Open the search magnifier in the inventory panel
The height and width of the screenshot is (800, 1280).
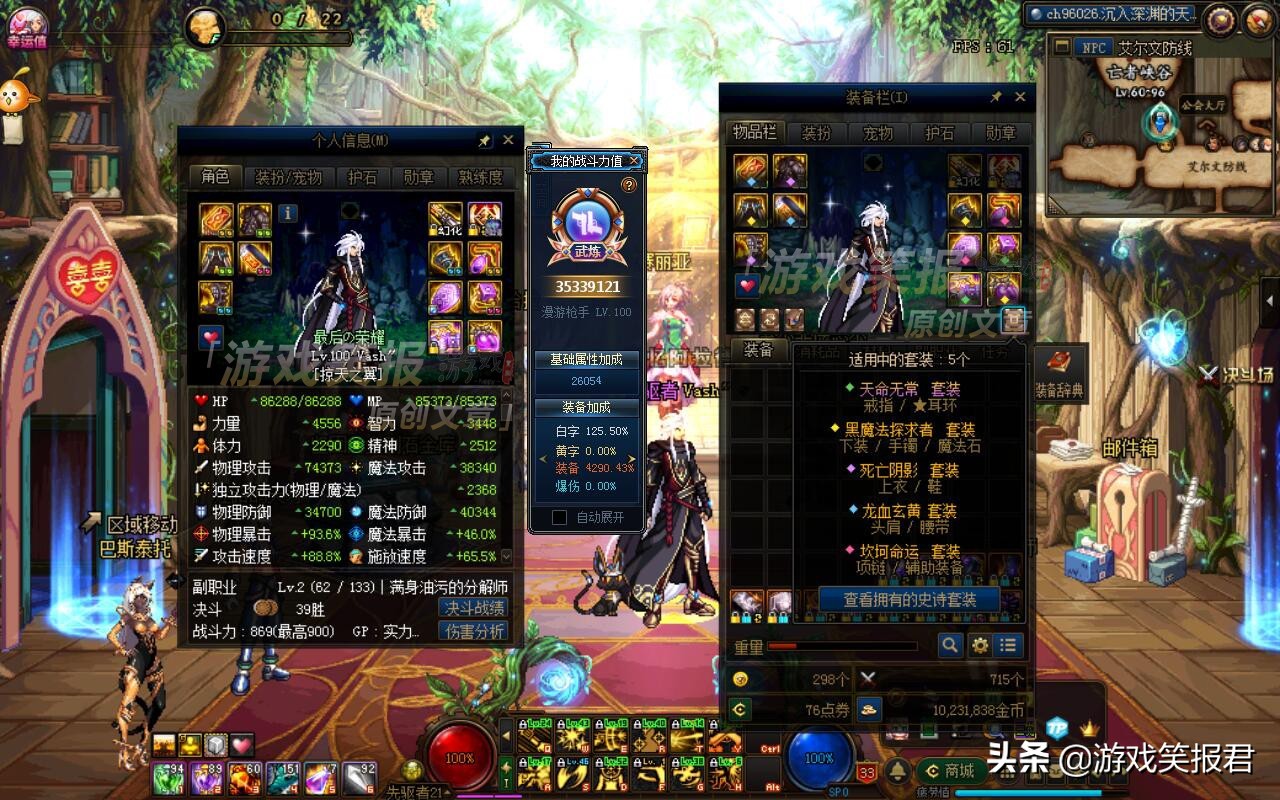pyautogui.click(x=948, y=645)
